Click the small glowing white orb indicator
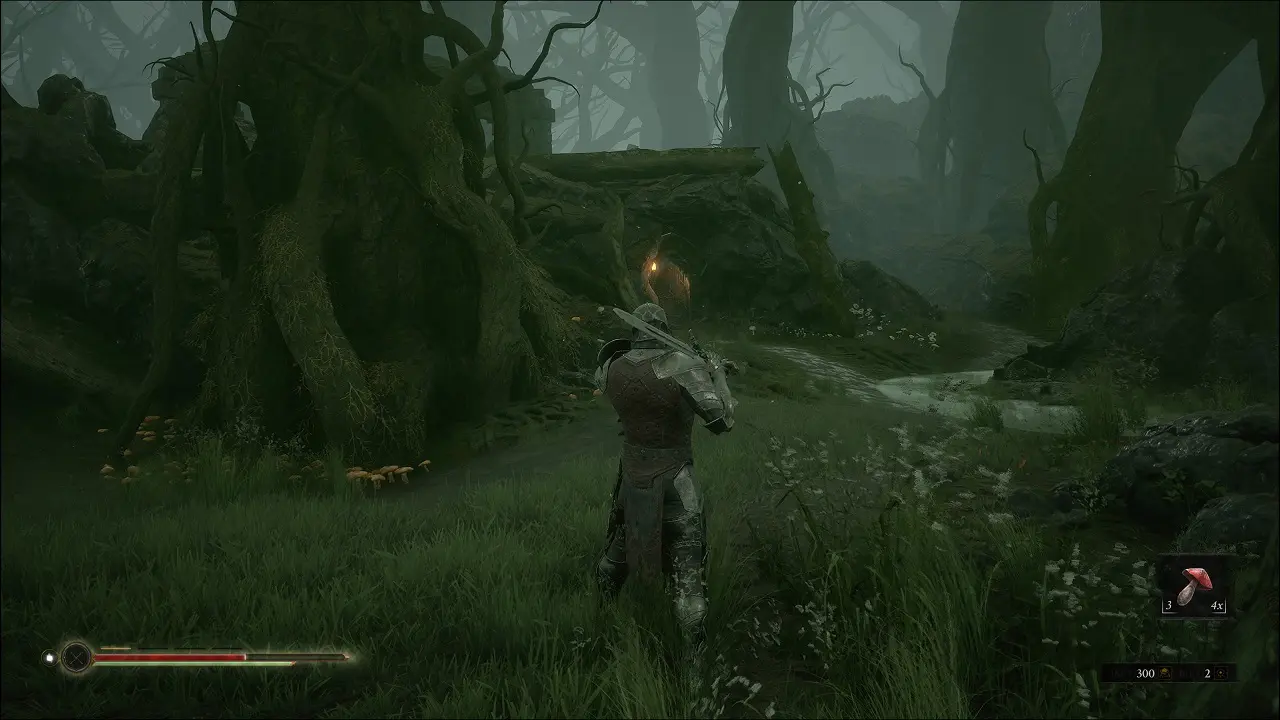 point(48,658)
